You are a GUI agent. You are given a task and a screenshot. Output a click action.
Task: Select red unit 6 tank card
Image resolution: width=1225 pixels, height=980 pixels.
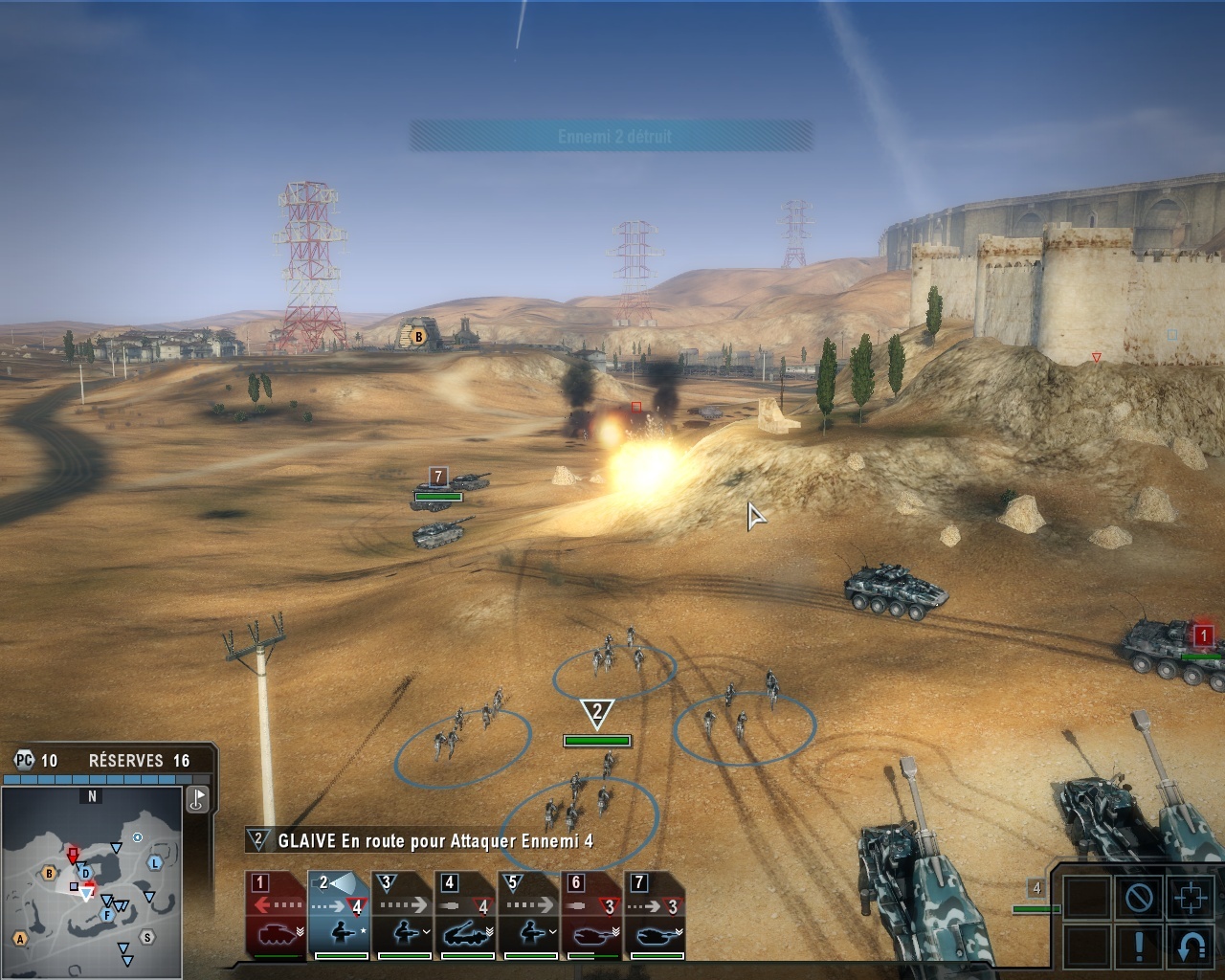point(591,915)
